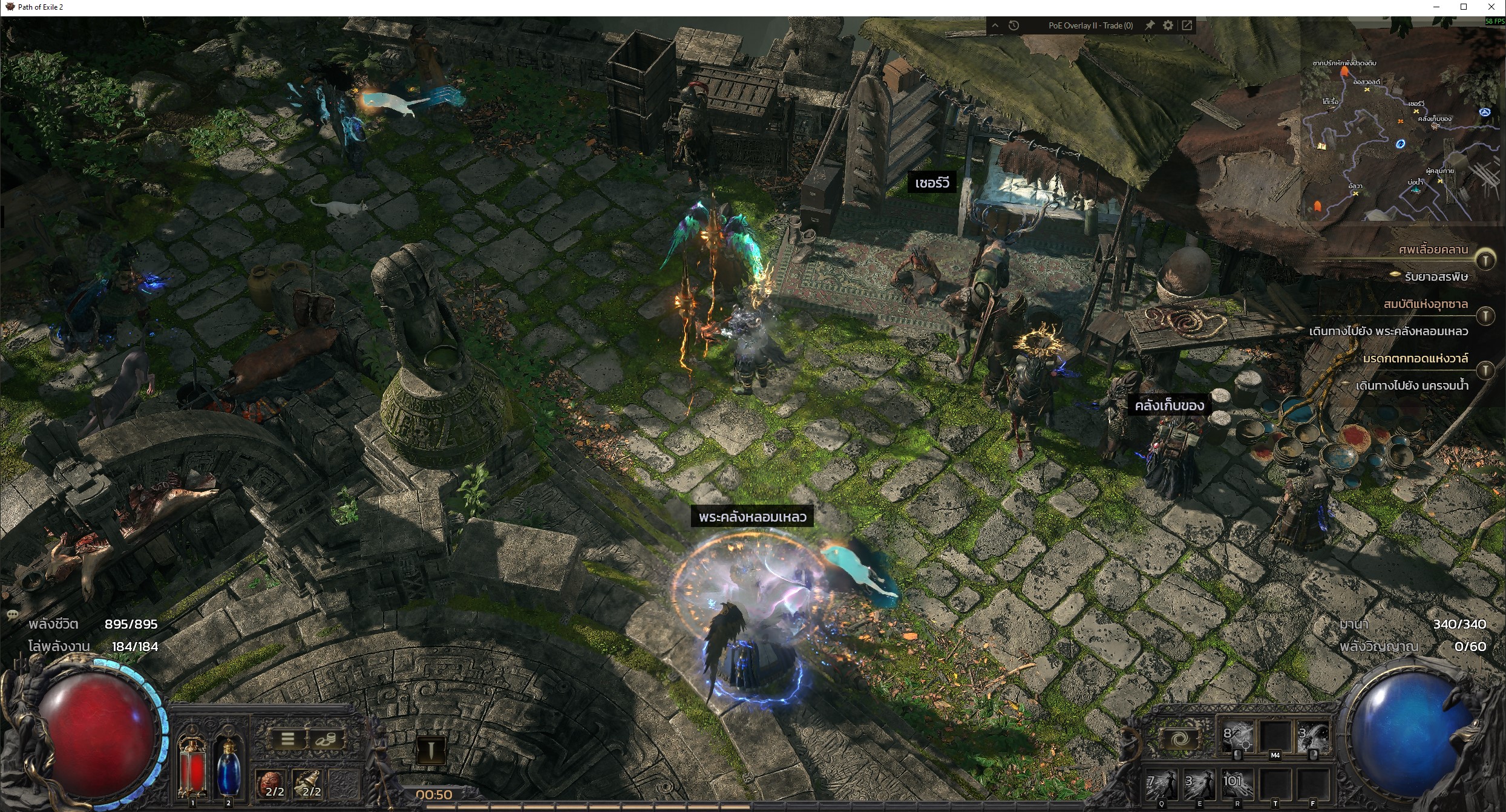Screen dimensions: 1506x812
Task: Use the blue mana flask
Action: (228, 768)
